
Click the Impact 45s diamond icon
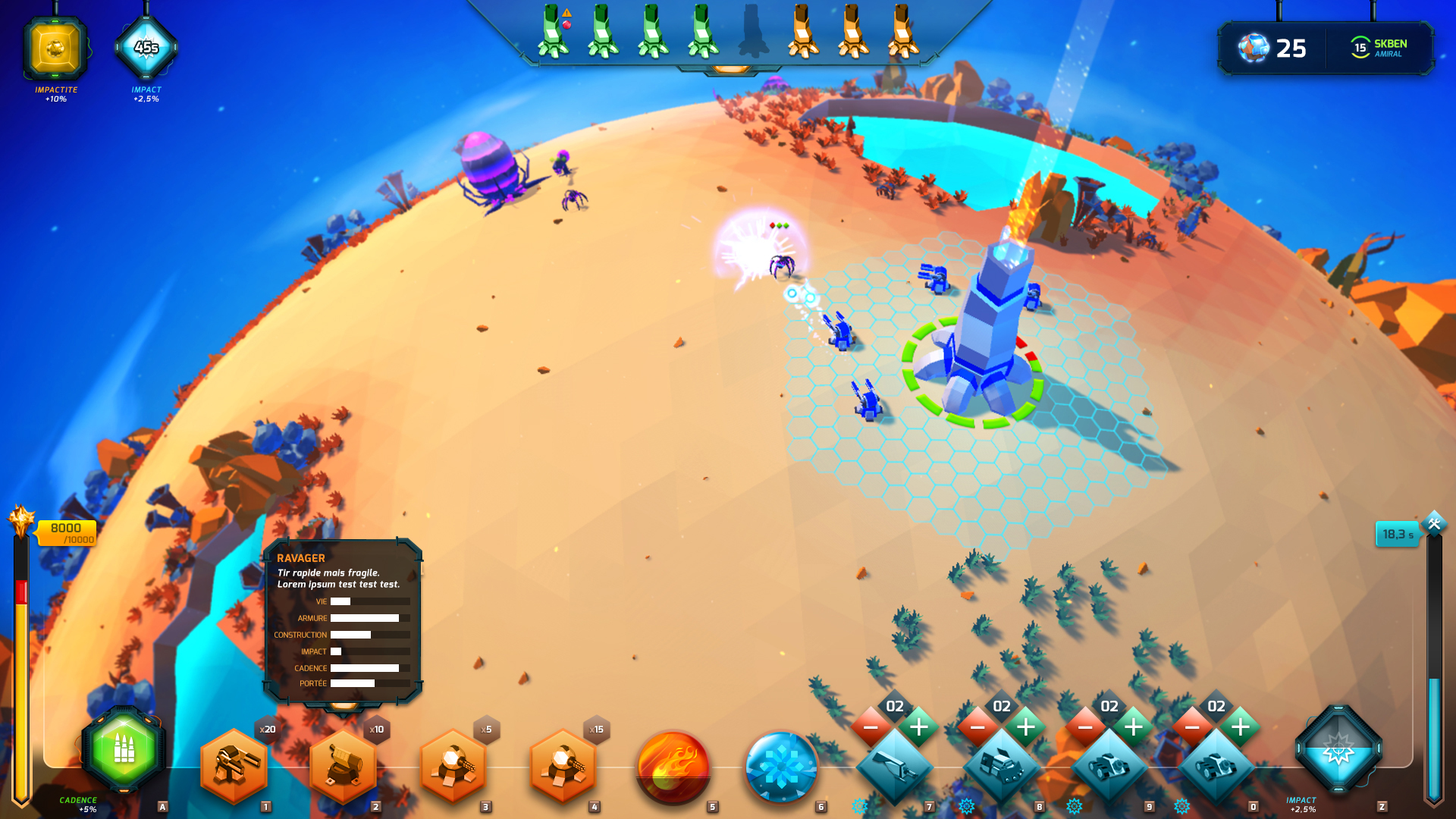tap(146, 48)
